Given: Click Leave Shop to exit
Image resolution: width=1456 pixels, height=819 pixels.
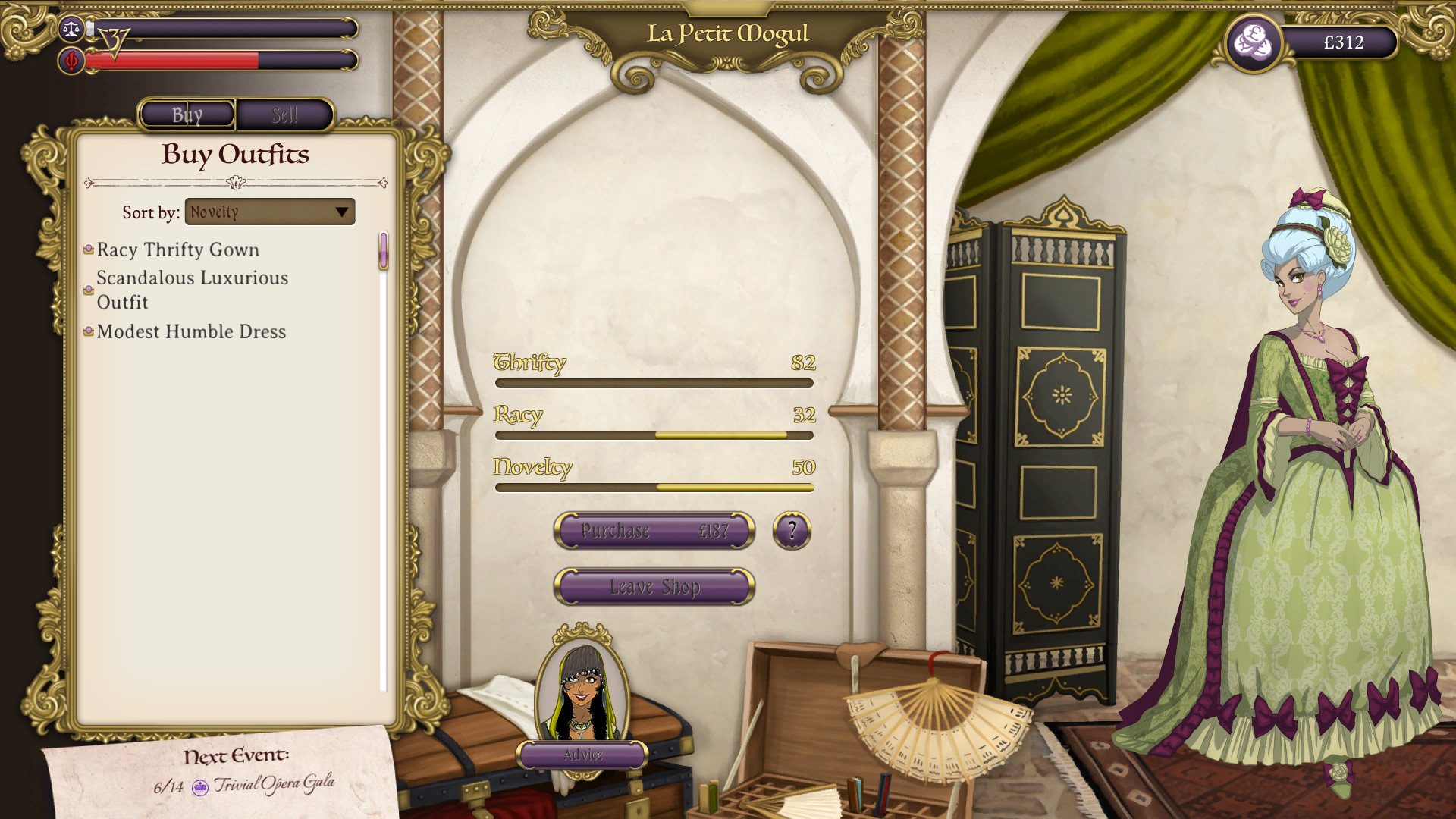Looking at the screenshot, I should click(654, 586).
